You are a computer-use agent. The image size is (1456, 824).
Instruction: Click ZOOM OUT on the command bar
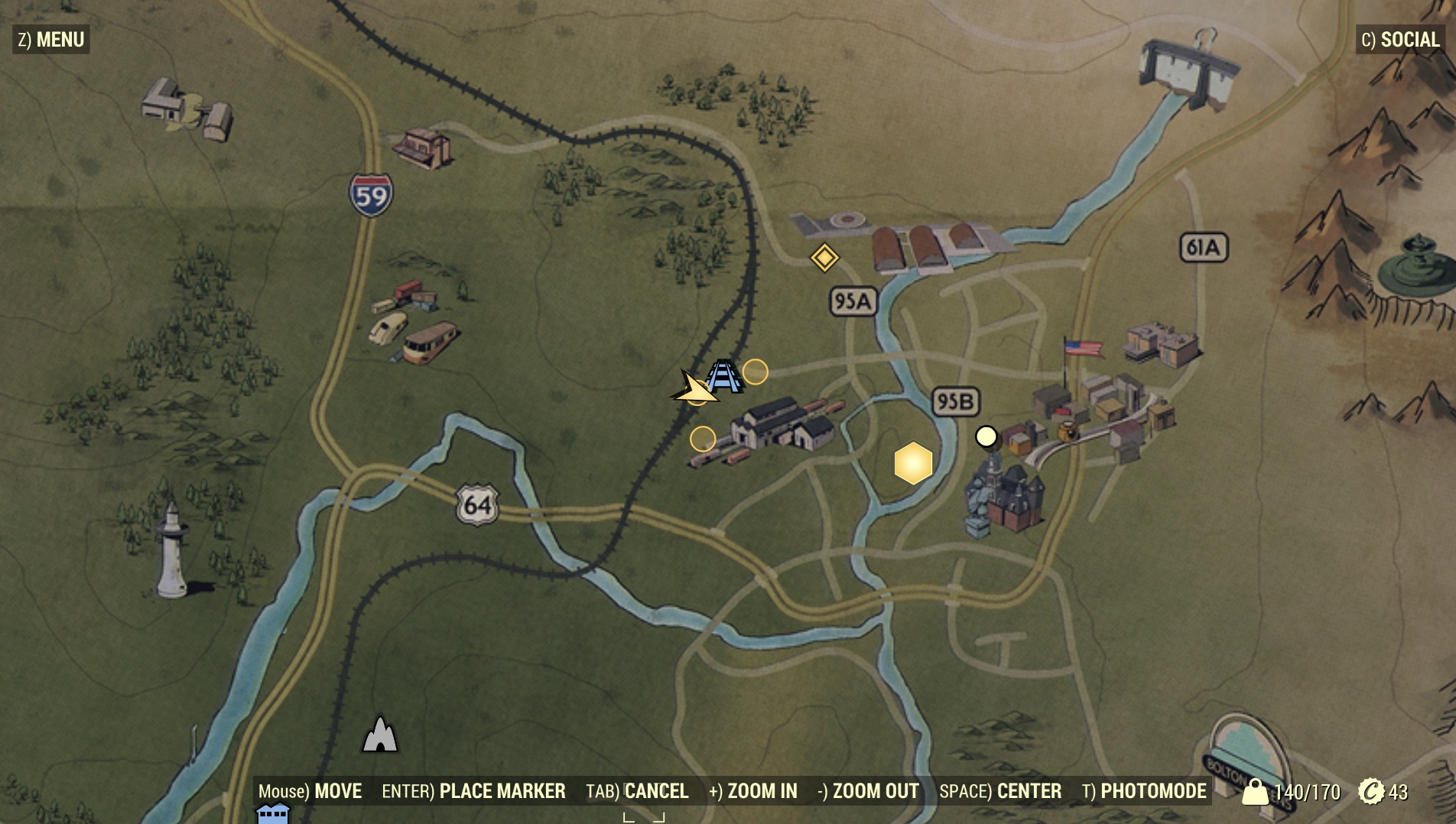(x=876, y=792)
